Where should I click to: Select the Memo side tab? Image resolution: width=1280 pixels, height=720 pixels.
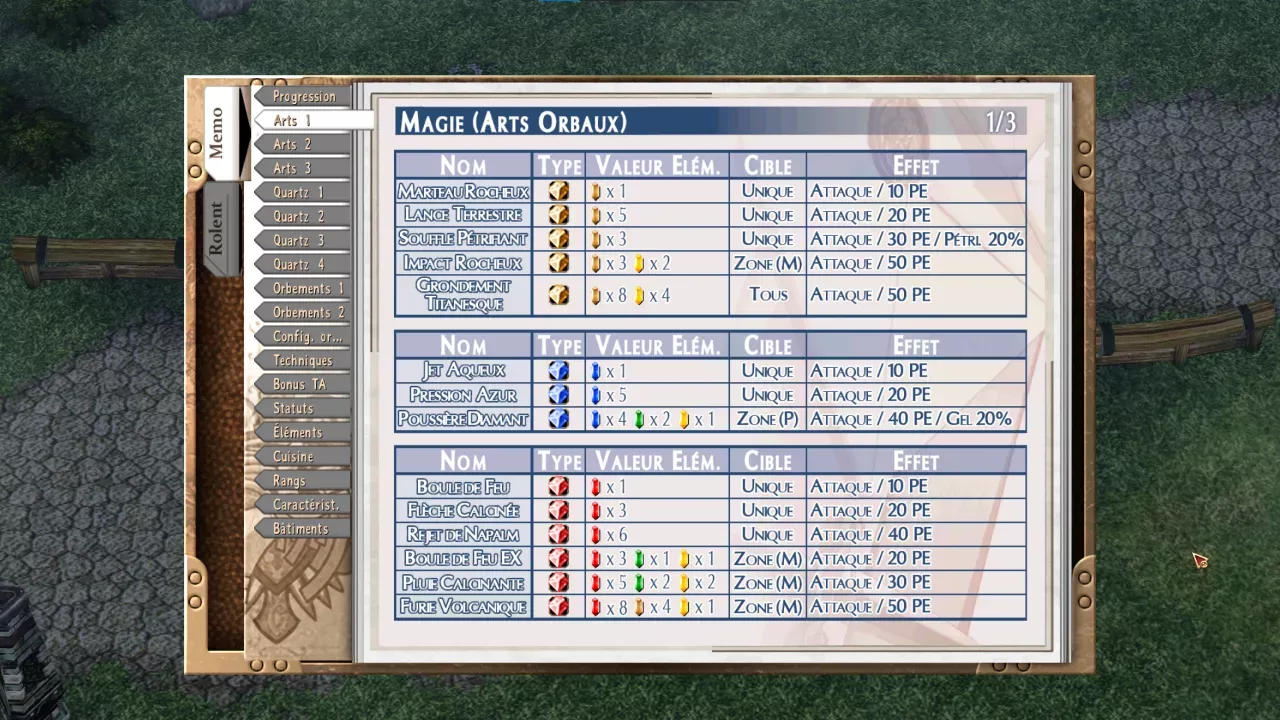click(x=220, y=135)
